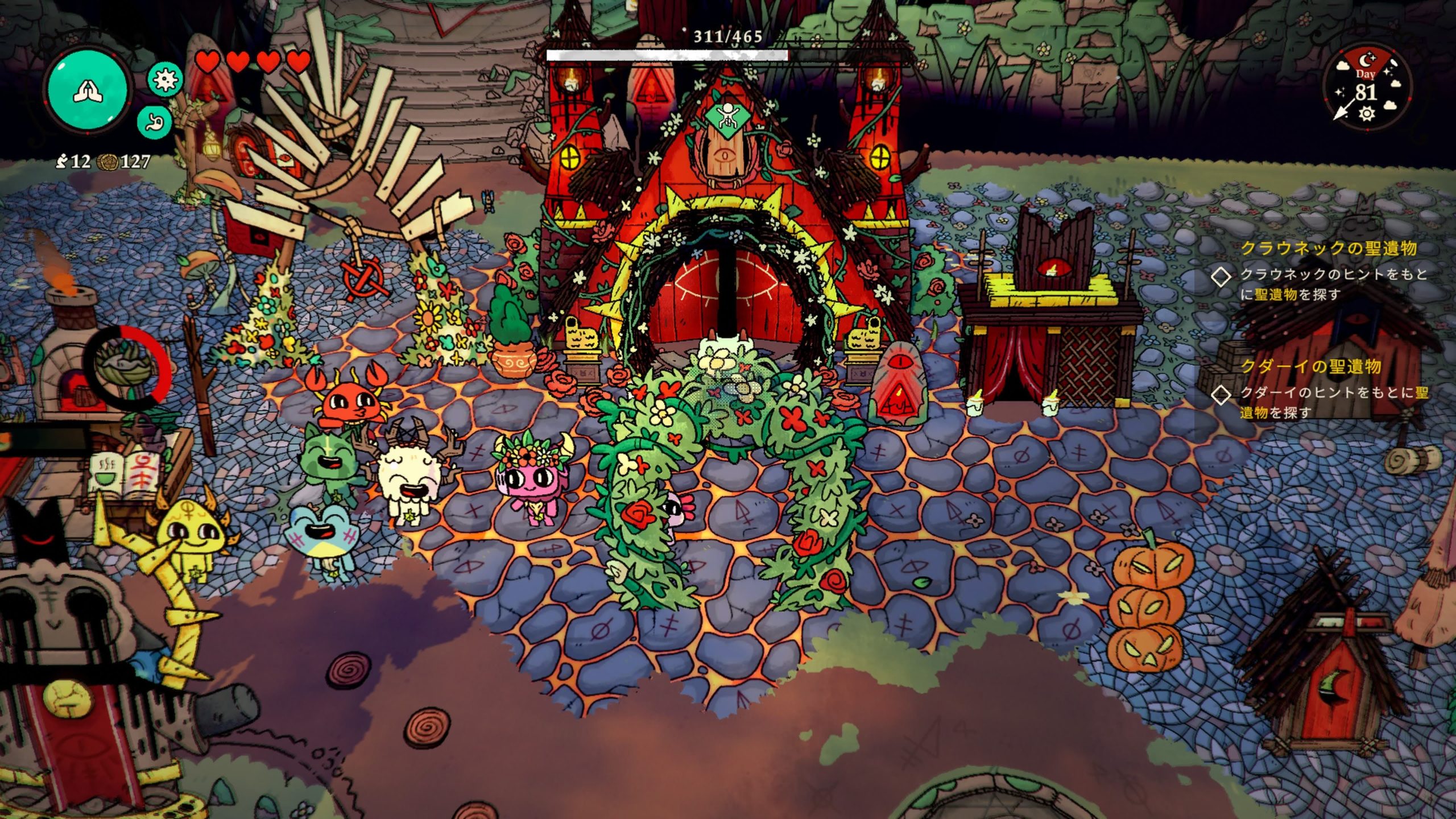This screenshot has width=1456, height=819.
Task: Select the クダーイの聖遺物 quest title
Action: point(1310,367)
